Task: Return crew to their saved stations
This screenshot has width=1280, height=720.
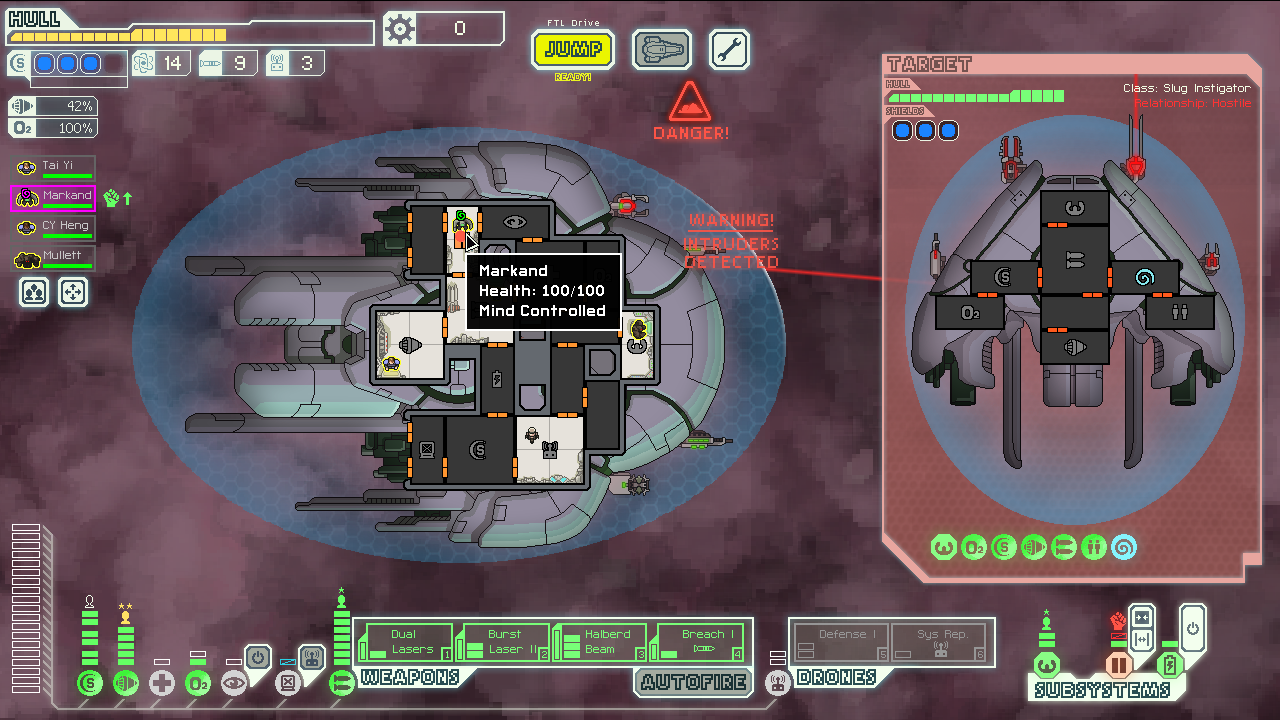Action: pyautogui.click(x=74, y=292)
